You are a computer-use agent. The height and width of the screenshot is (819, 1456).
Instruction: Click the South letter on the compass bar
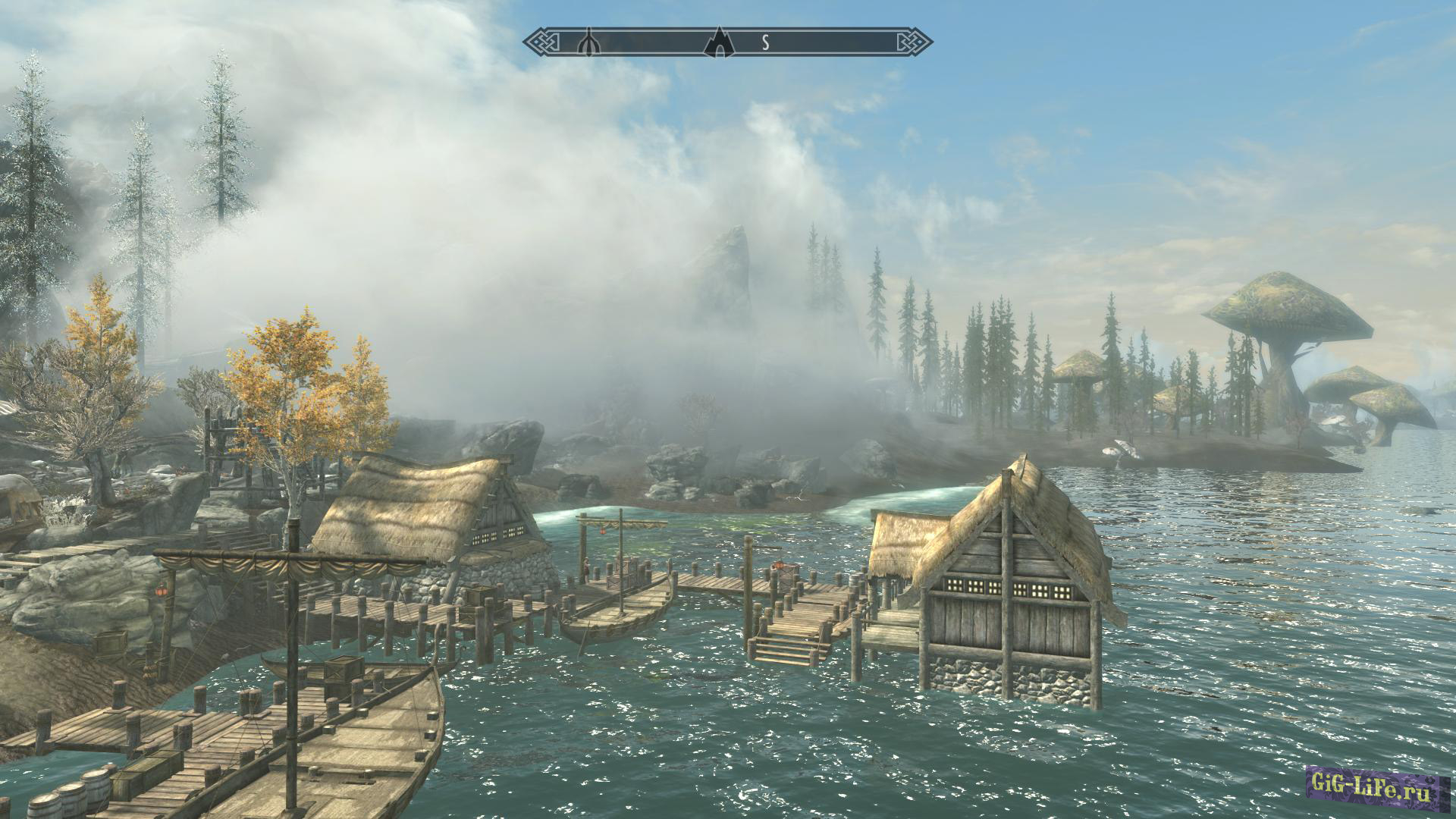pyautogui.click(x=766, y=42)
